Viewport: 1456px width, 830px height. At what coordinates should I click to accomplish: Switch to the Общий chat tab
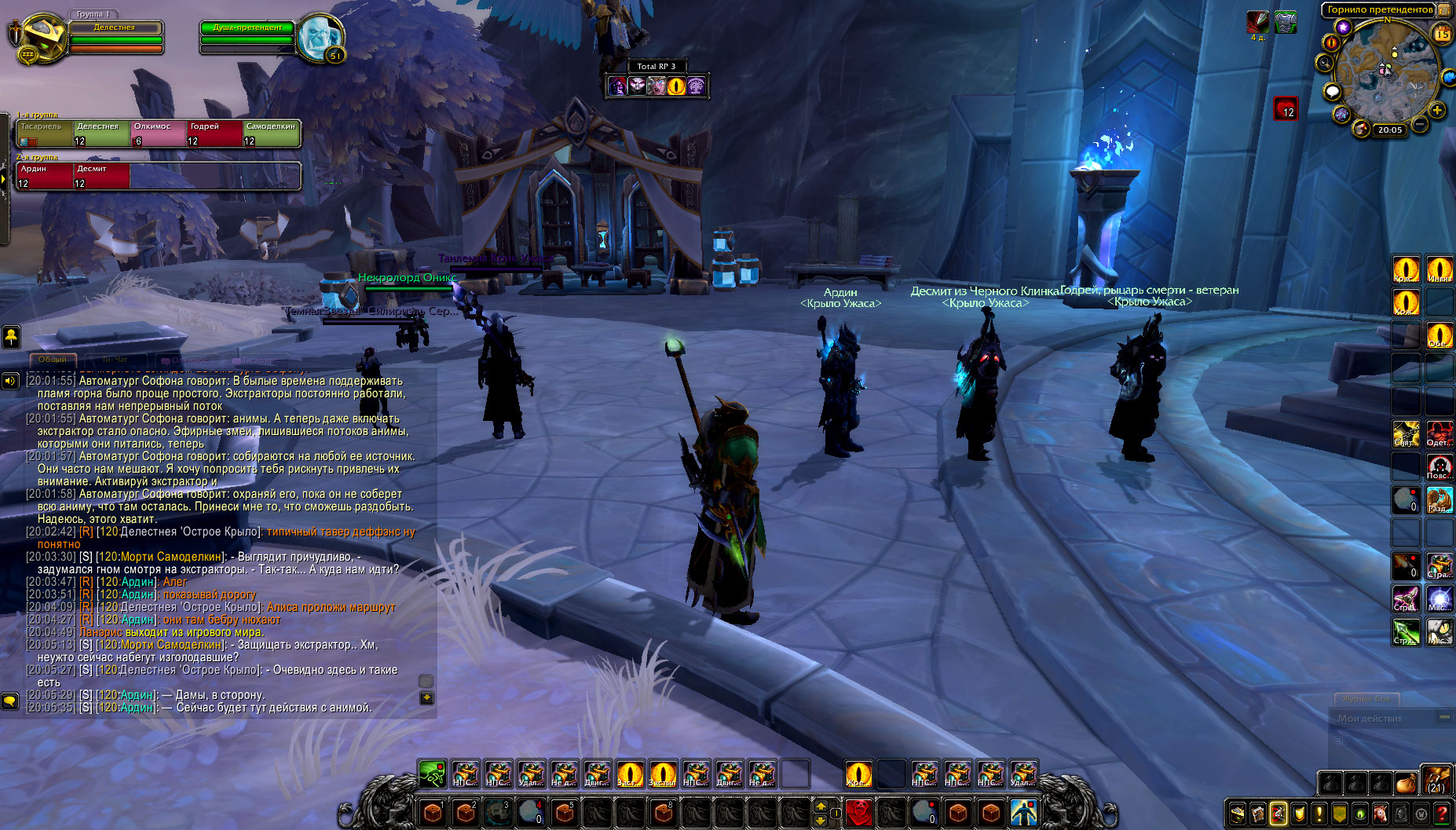tap(53, 360)
